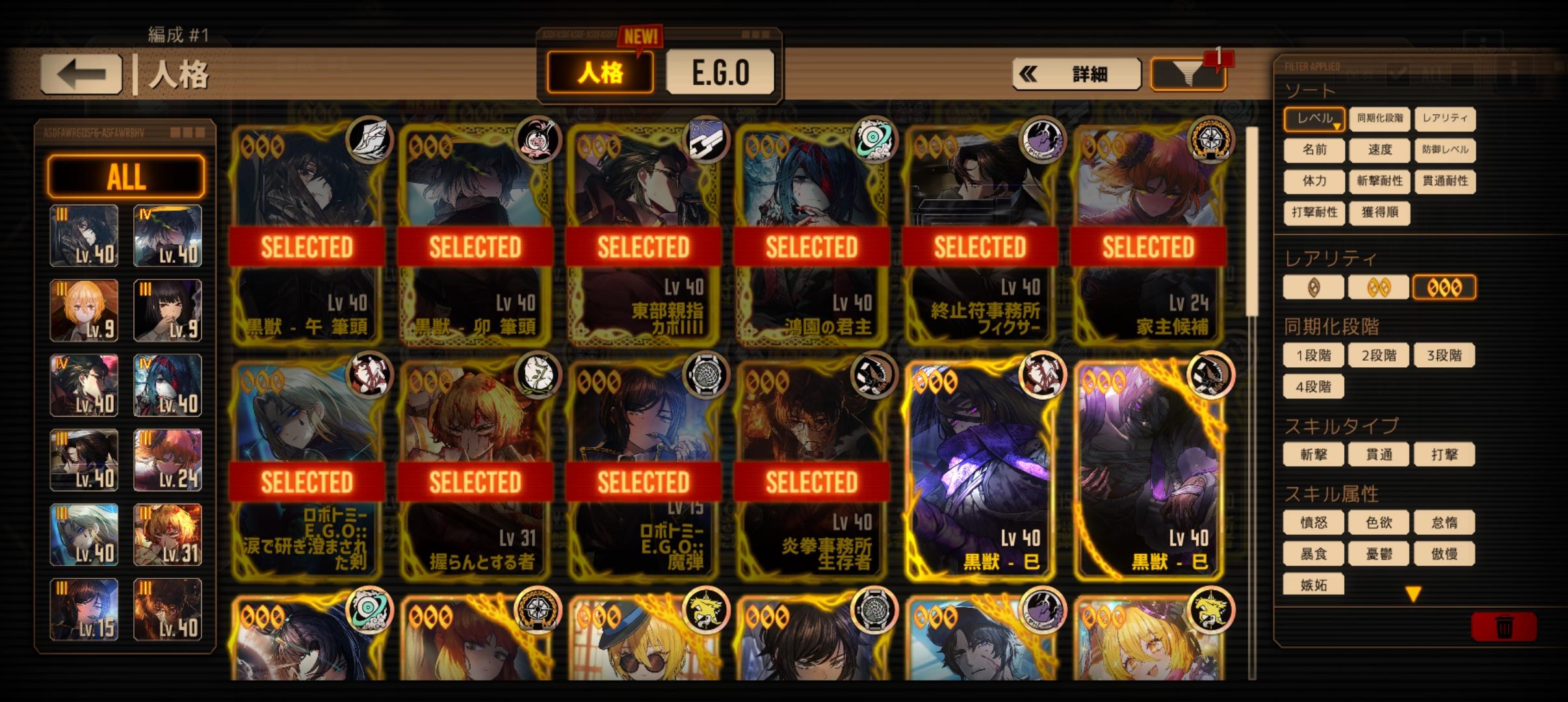Click the red NEW! badge above the tabs

pos(640,36)
